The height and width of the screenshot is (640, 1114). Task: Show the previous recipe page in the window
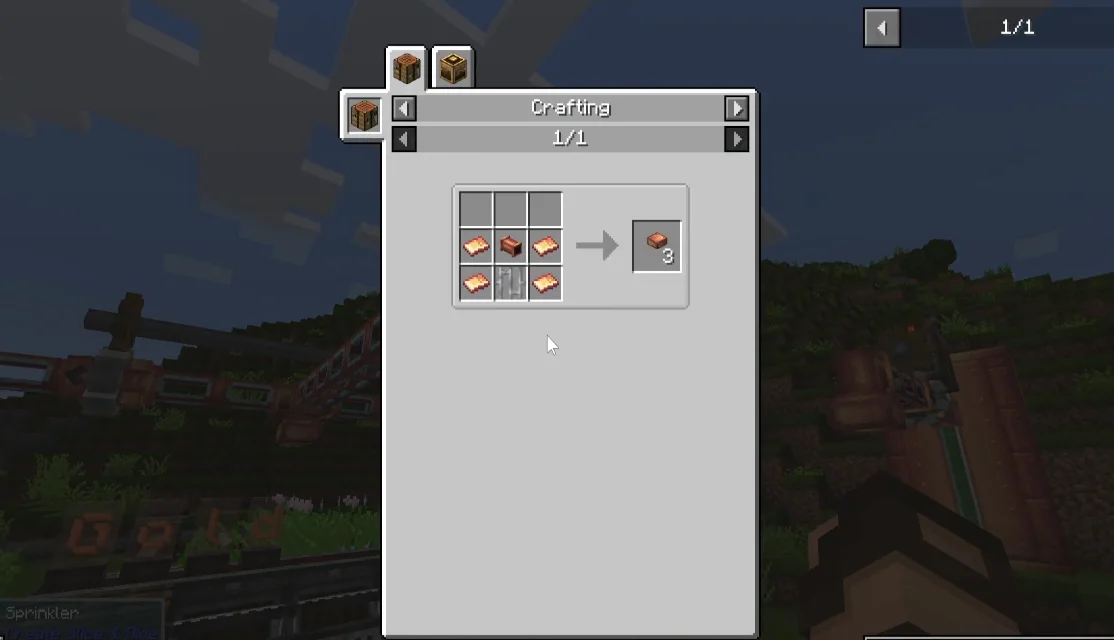[404, 139]
